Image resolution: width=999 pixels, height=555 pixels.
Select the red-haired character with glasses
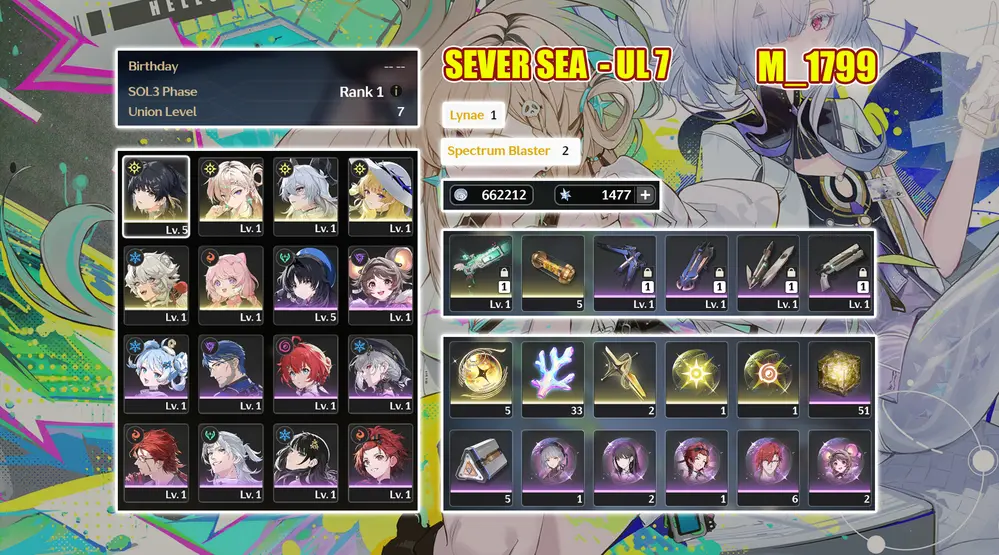coord(156,462)
